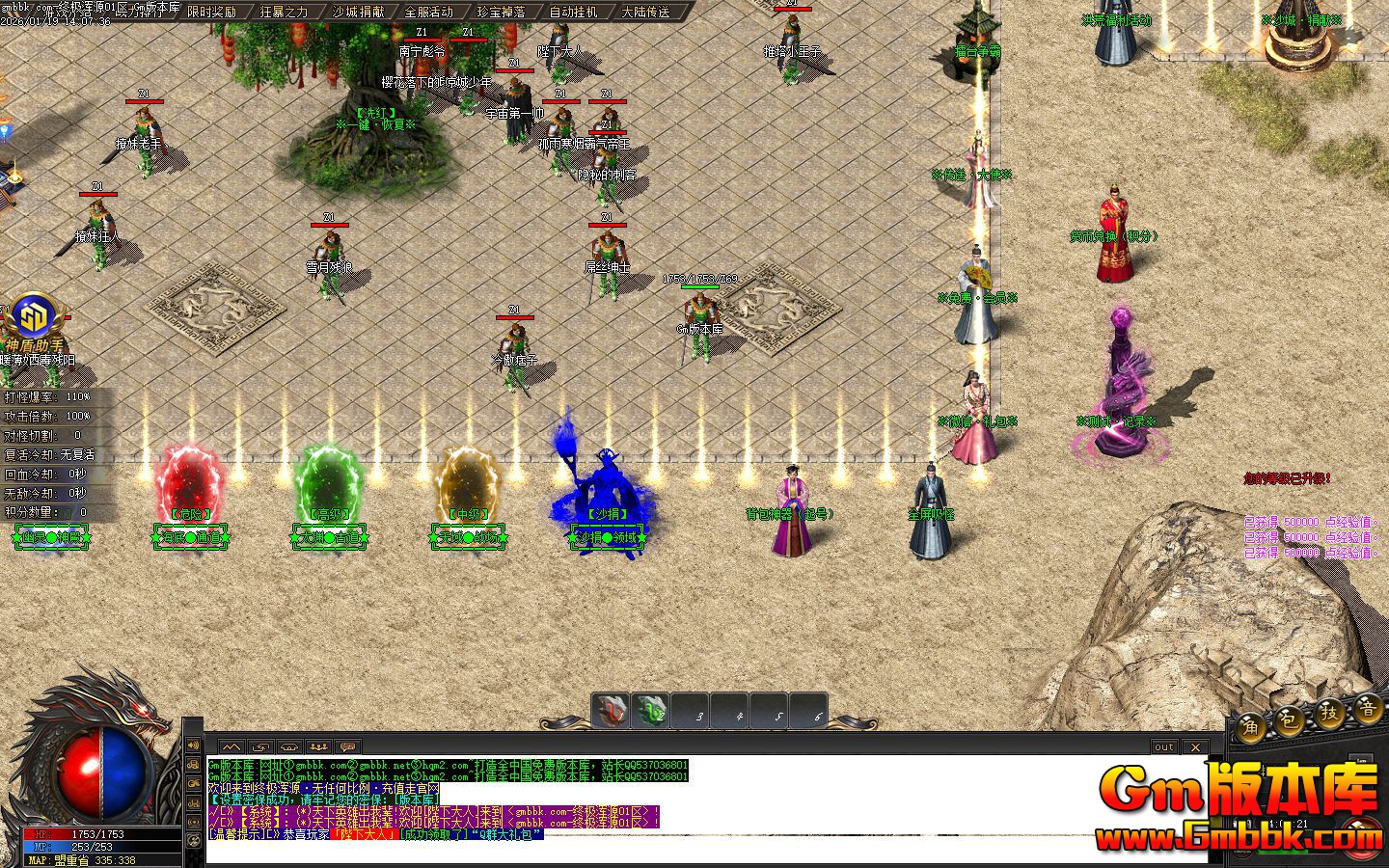Toggle the speaker icon beside the chat

pyautogui.click(x=193, y=745)
